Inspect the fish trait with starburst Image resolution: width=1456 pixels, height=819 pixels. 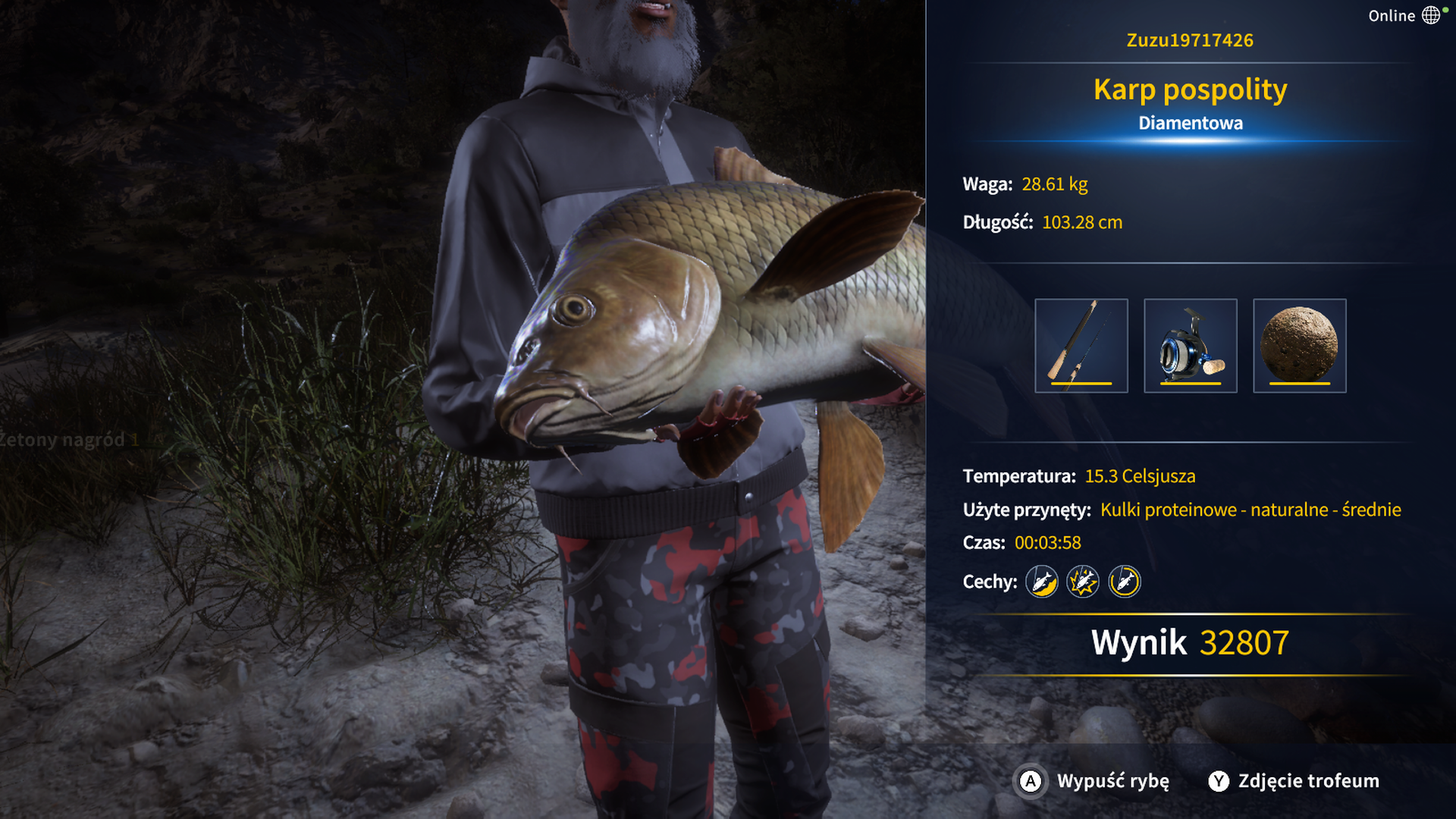coord(1083,582)
